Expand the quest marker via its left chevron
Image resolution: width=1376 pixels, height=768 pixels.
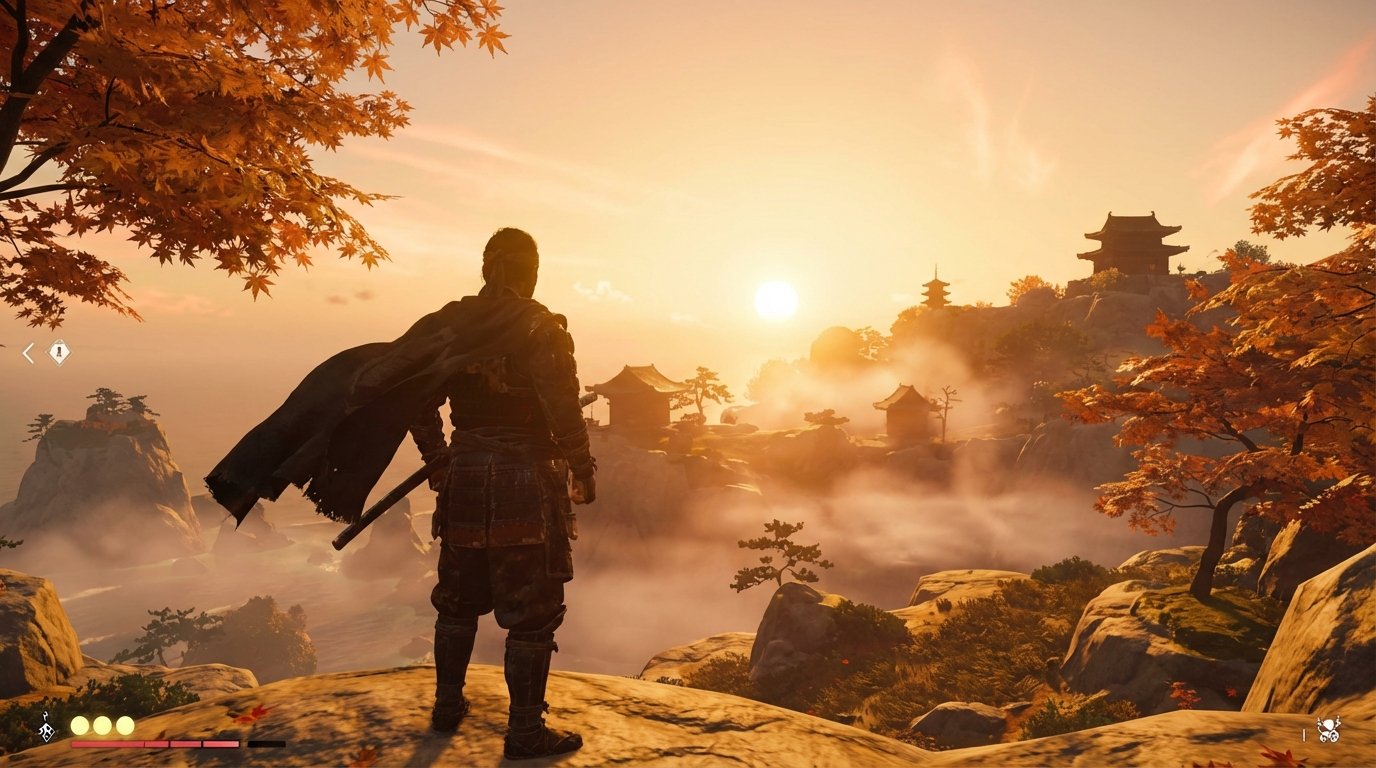pyautogui.click(x=28, y=353)
